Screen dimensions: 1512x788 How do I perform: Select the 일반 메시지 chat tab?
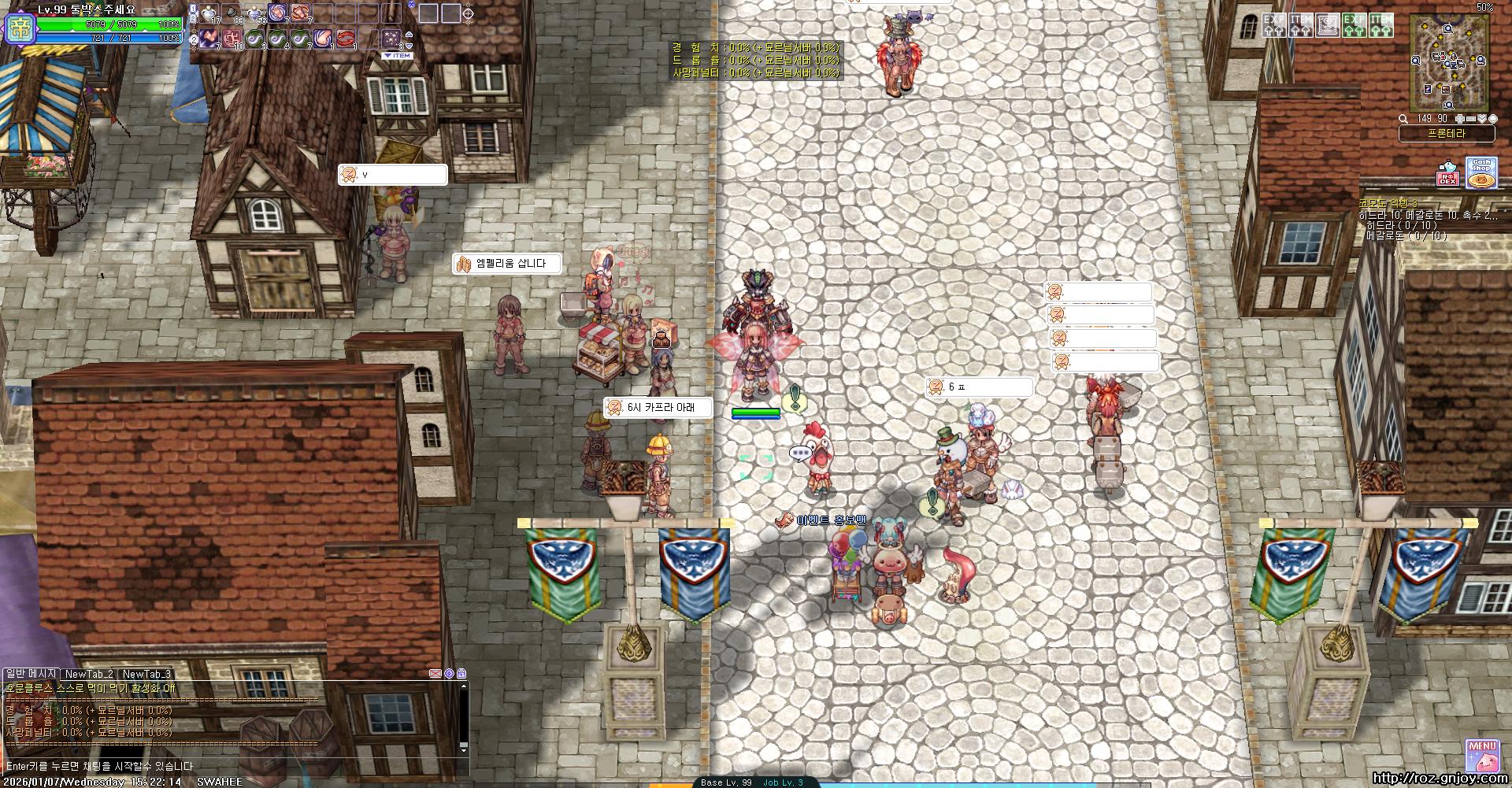point(31,674)
